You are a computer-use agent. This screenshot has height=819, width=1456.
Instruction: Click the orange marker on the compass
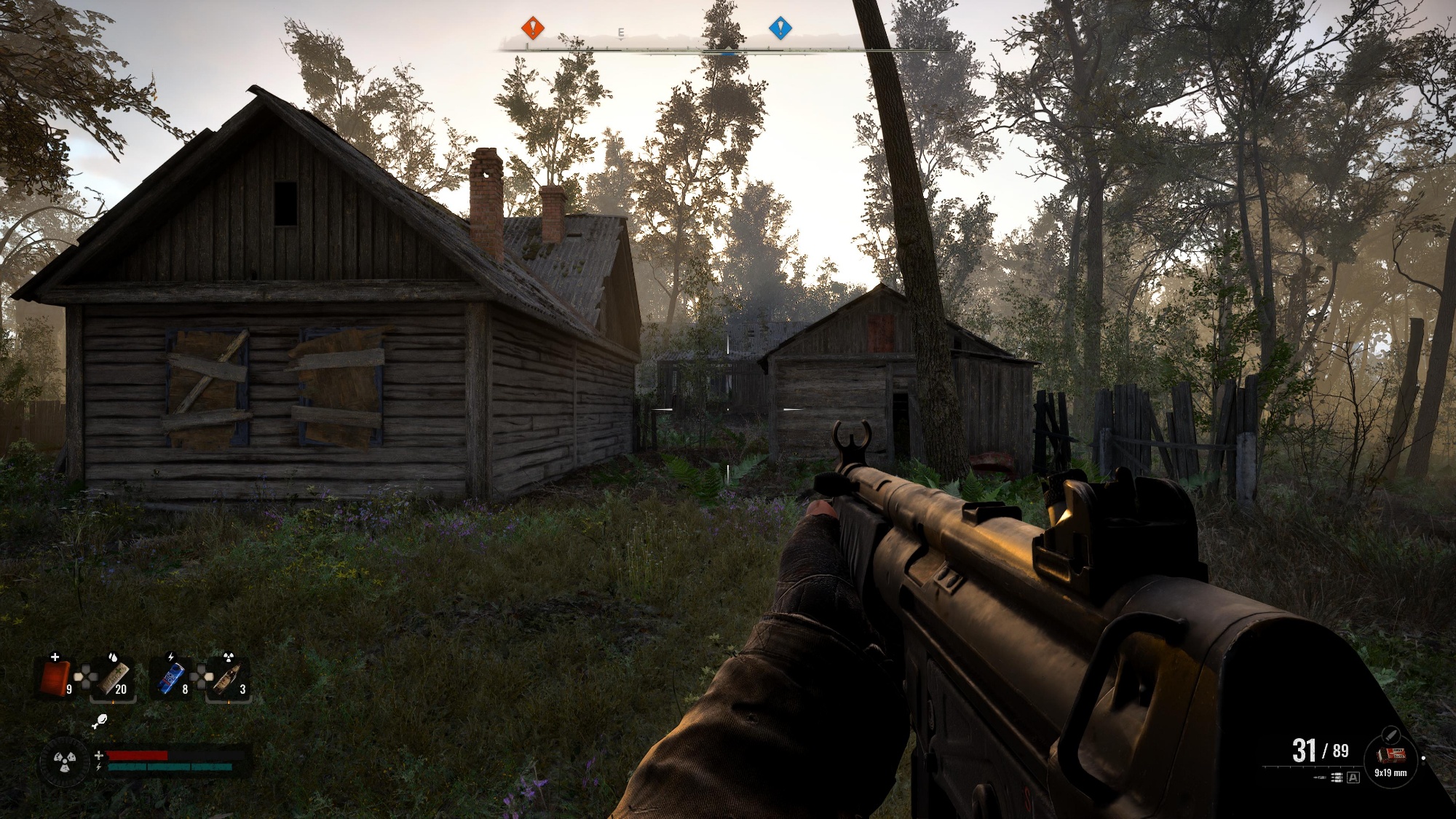pos(533,28)
